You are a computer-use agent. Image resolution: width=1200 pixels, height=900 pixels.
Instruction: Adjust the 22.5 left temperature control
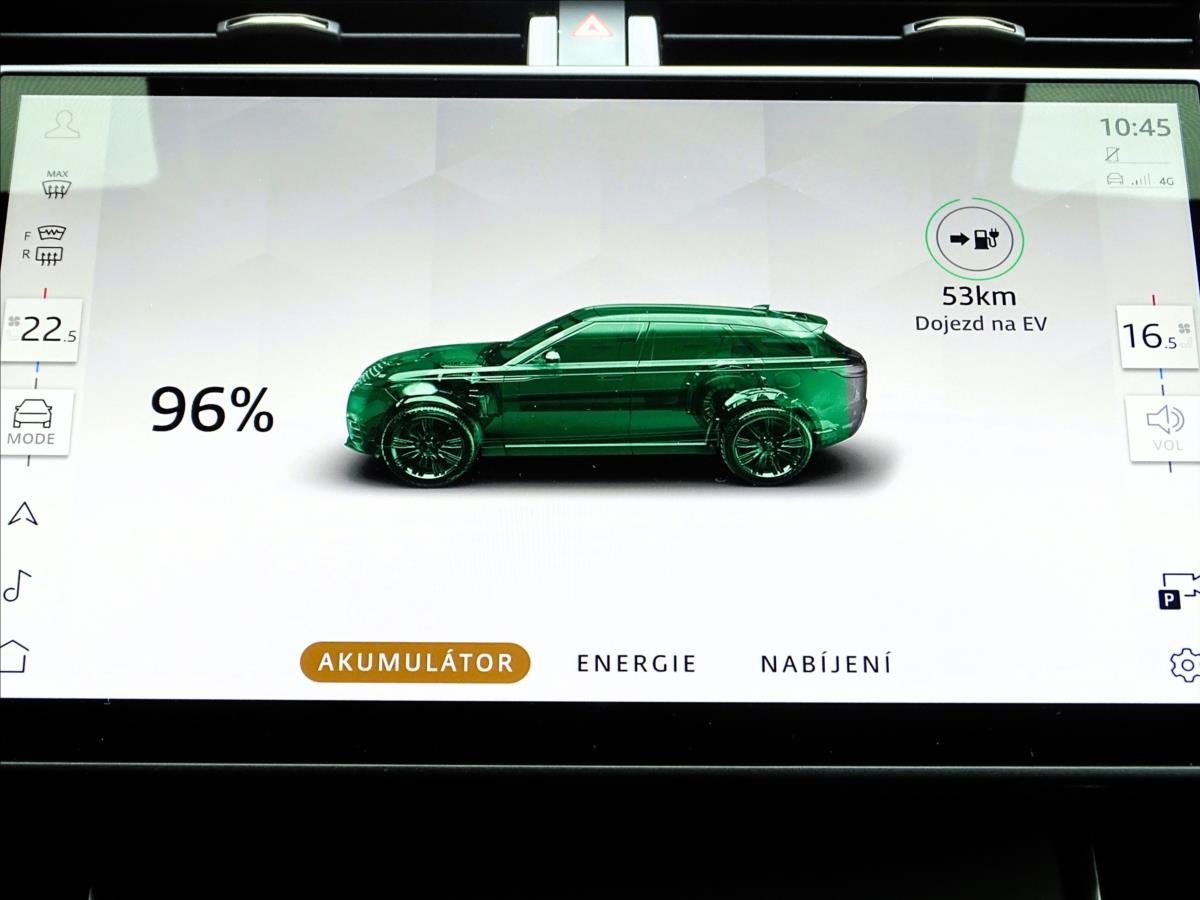(42, 330)
